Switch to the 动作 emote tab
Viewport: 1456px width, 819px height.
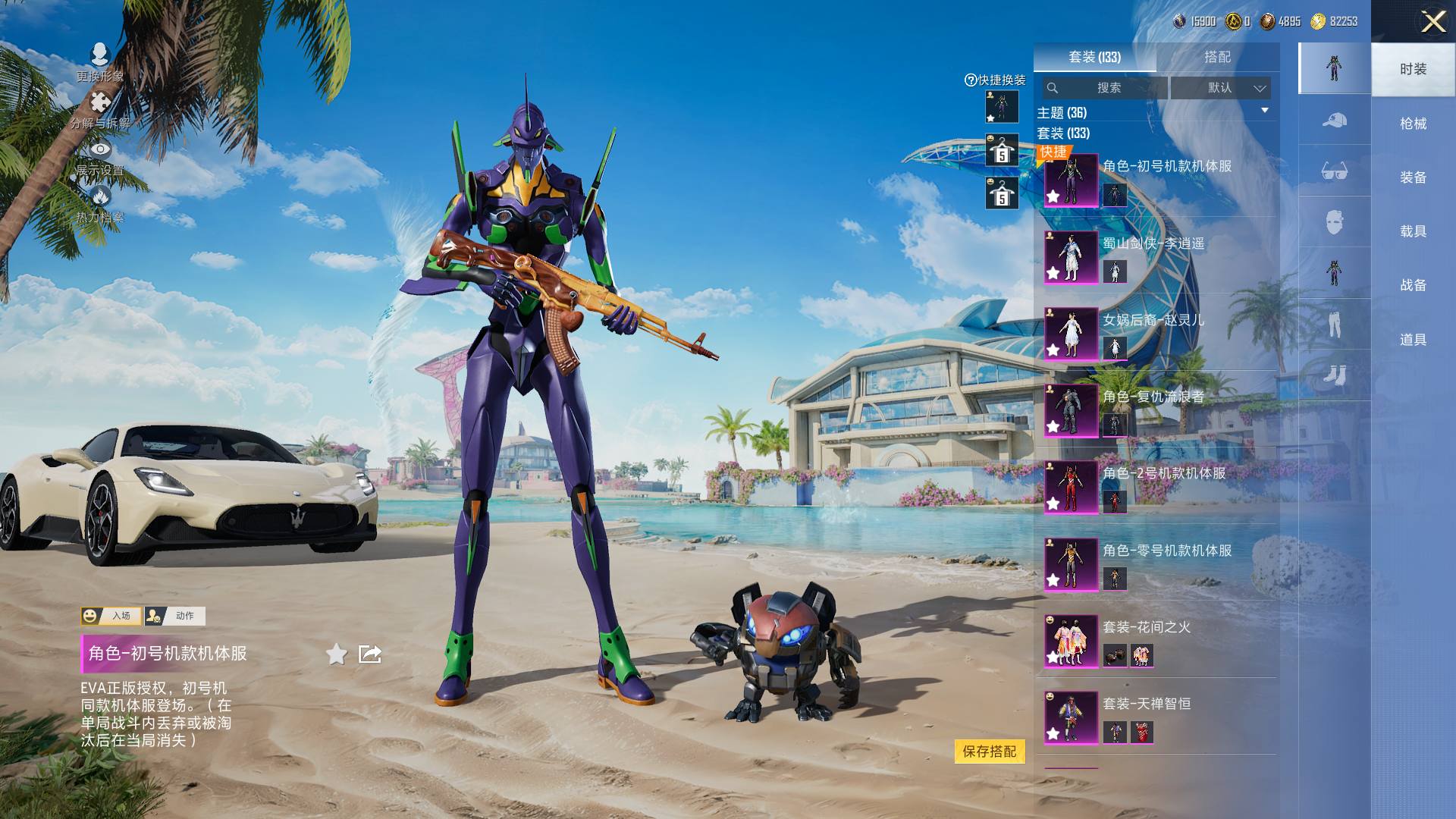tap(174, 616)
